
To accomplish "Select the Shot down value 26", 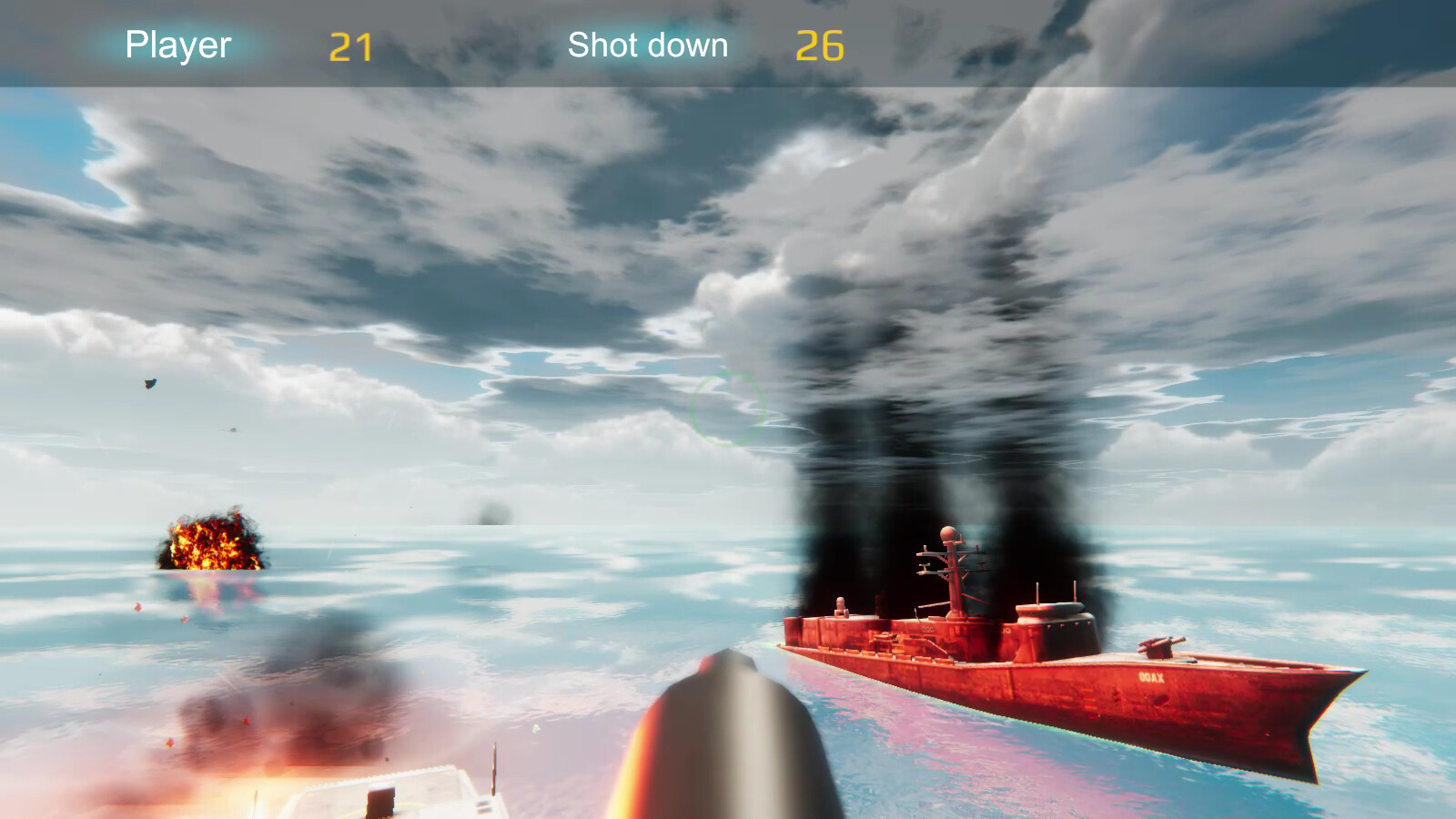I will (822, 45).
